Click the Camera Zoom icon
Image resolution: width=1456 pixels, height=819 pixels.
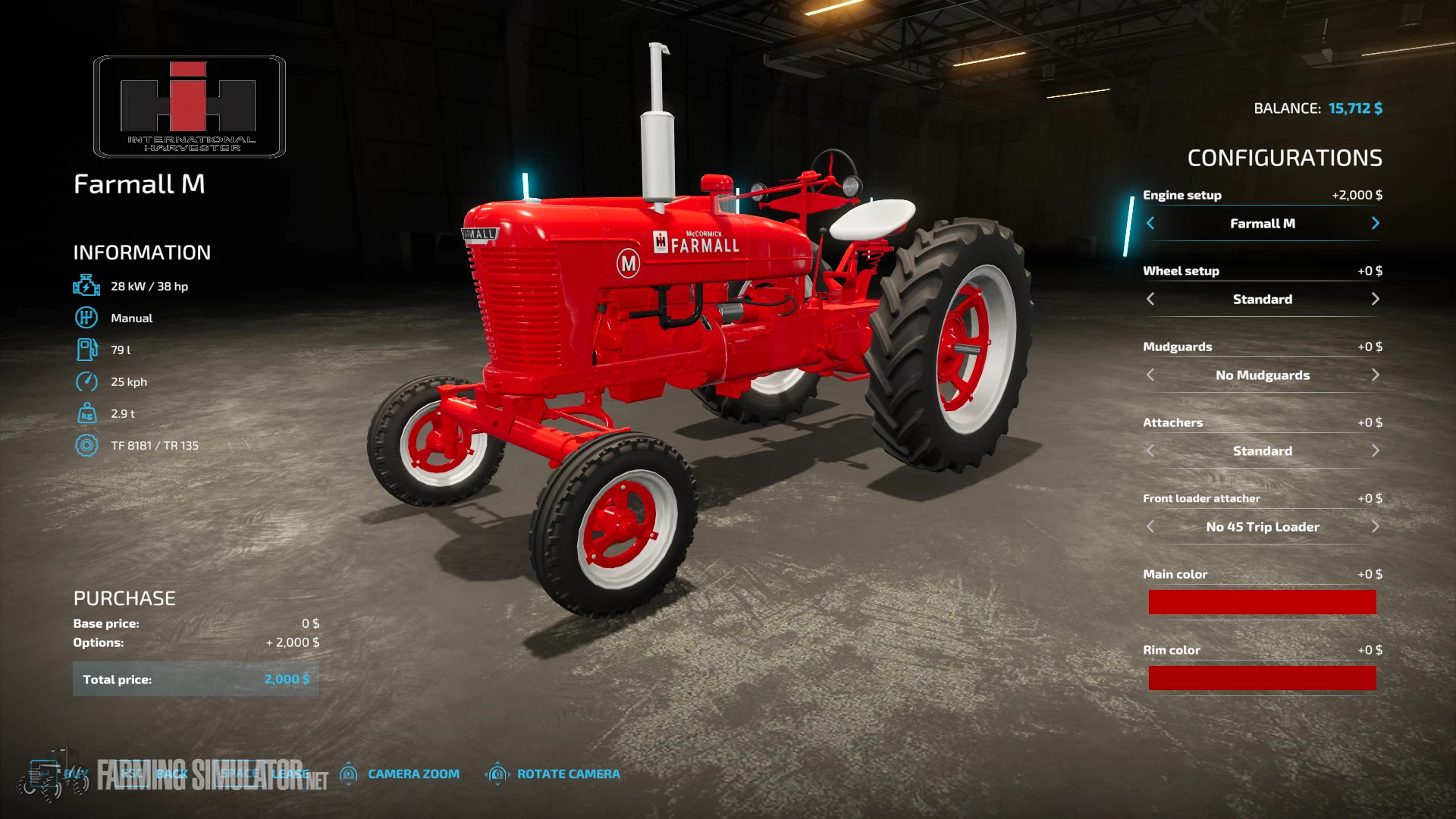pyautogui.click(x=350, y=773)
